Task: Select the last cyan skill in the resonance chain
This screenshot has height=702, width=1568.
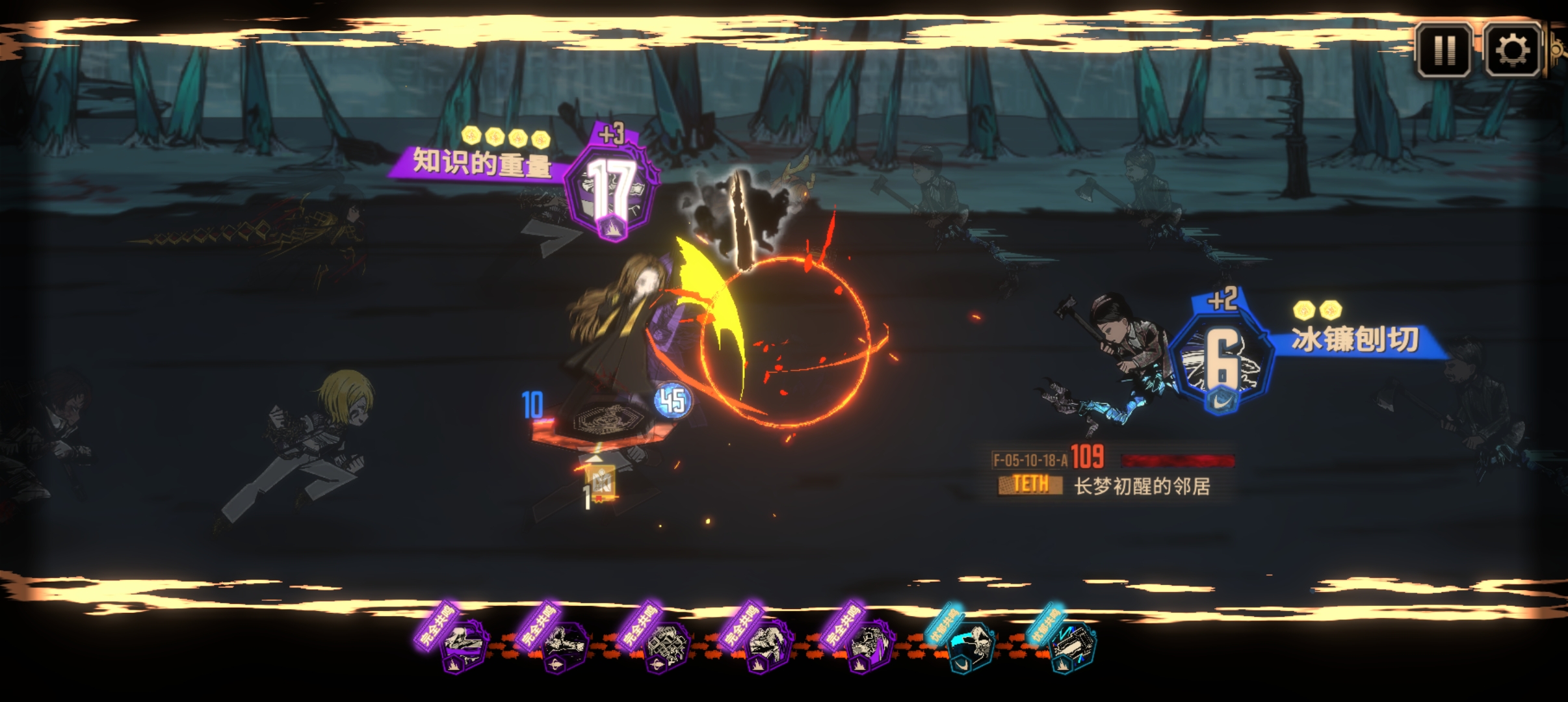Action: point(1073,646)
